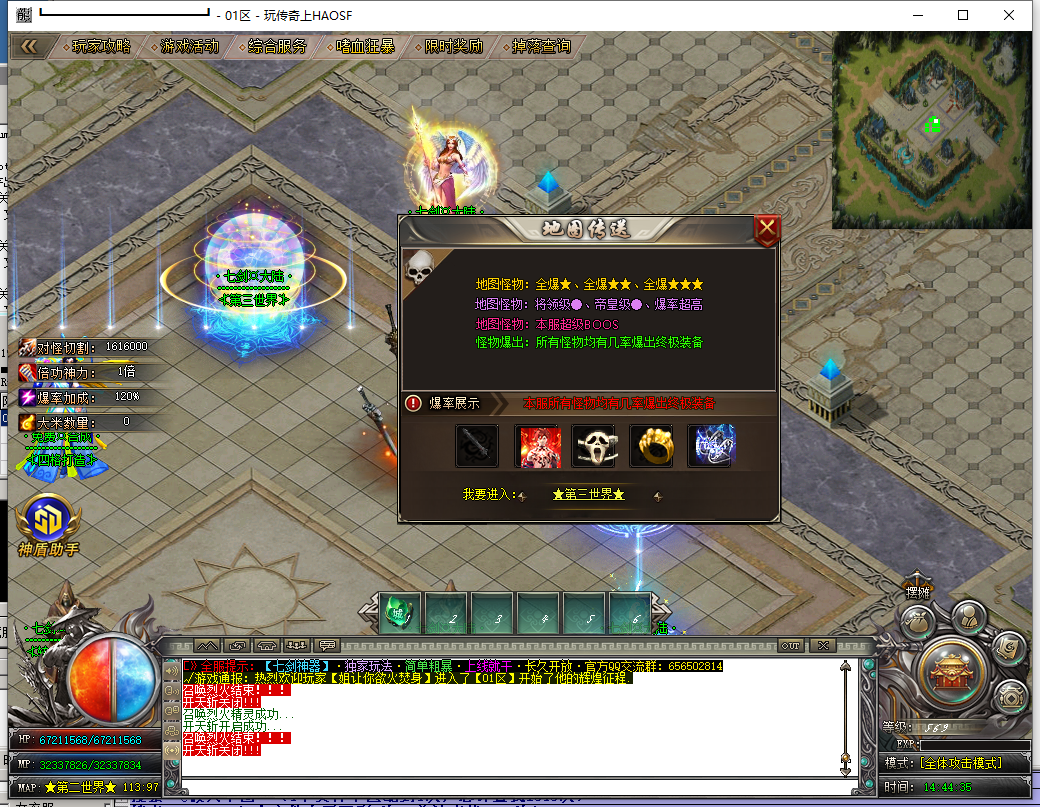This screenshot has height=807, width=1040.
Task: Open the 游戏活动 game events tab
Action: click(189, 47)
